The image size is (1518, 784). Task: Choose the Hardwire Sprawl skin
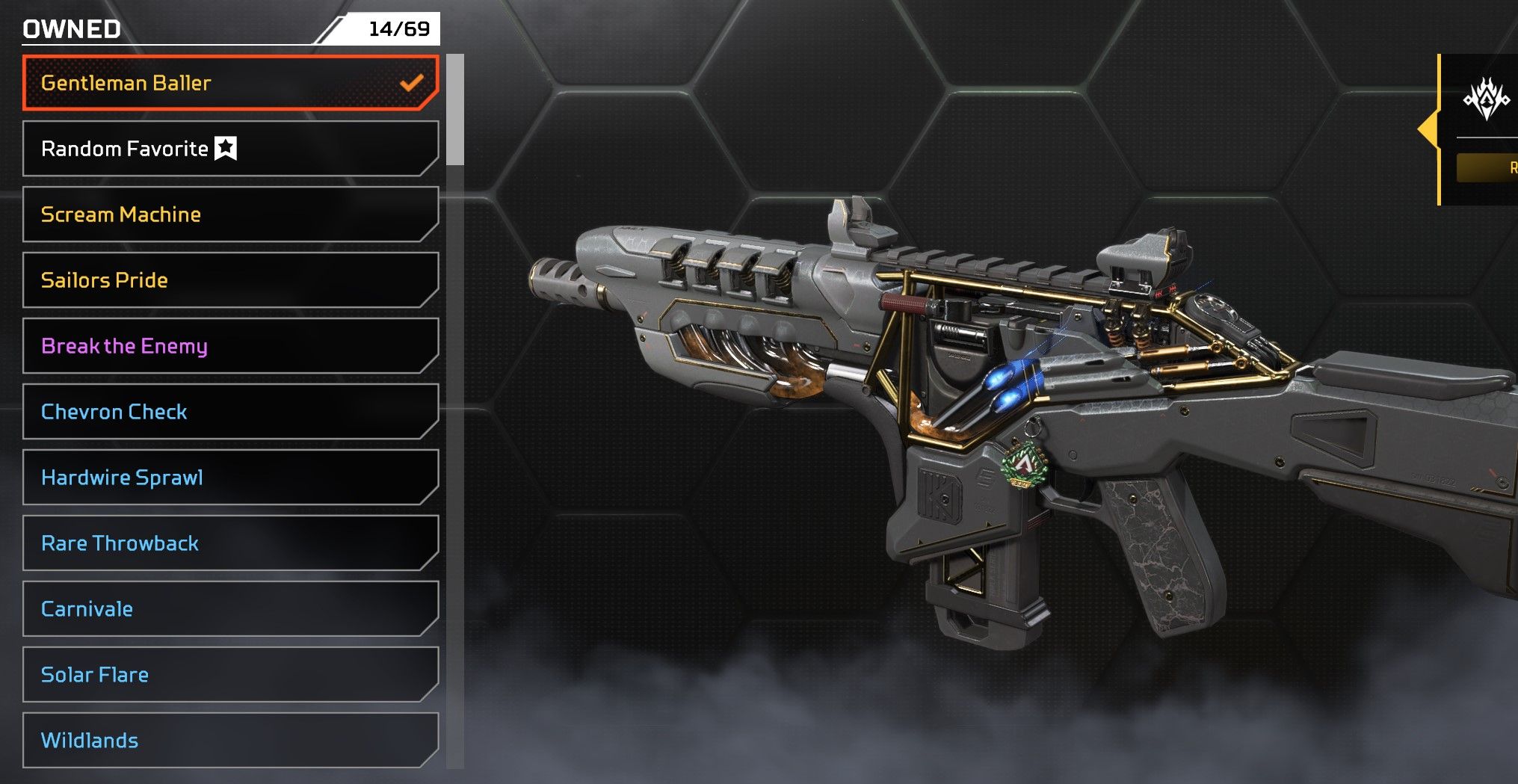pos(230,478)
